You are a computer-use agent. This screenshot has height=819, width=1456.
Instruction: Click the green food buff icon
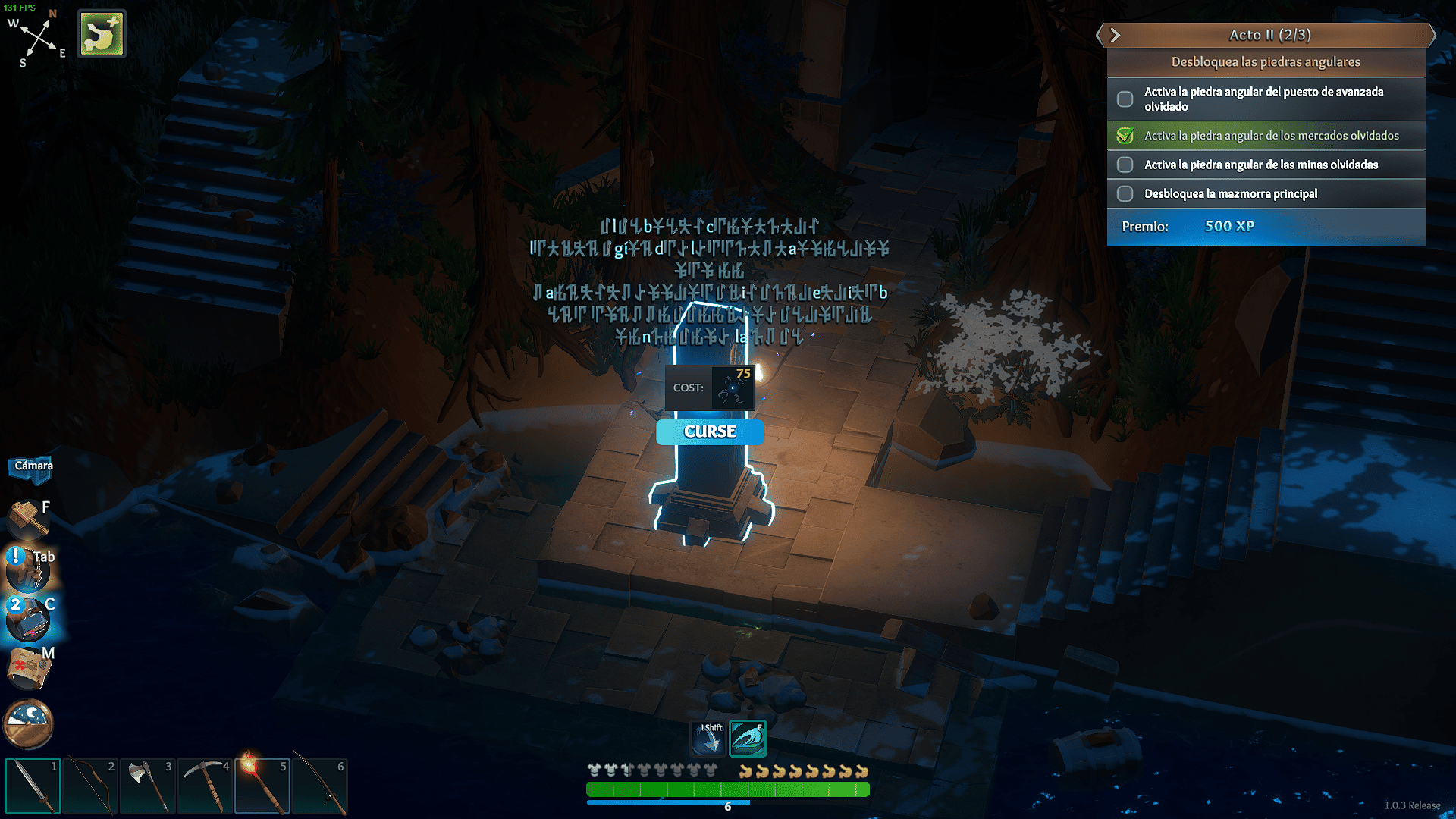pos(102,34)
